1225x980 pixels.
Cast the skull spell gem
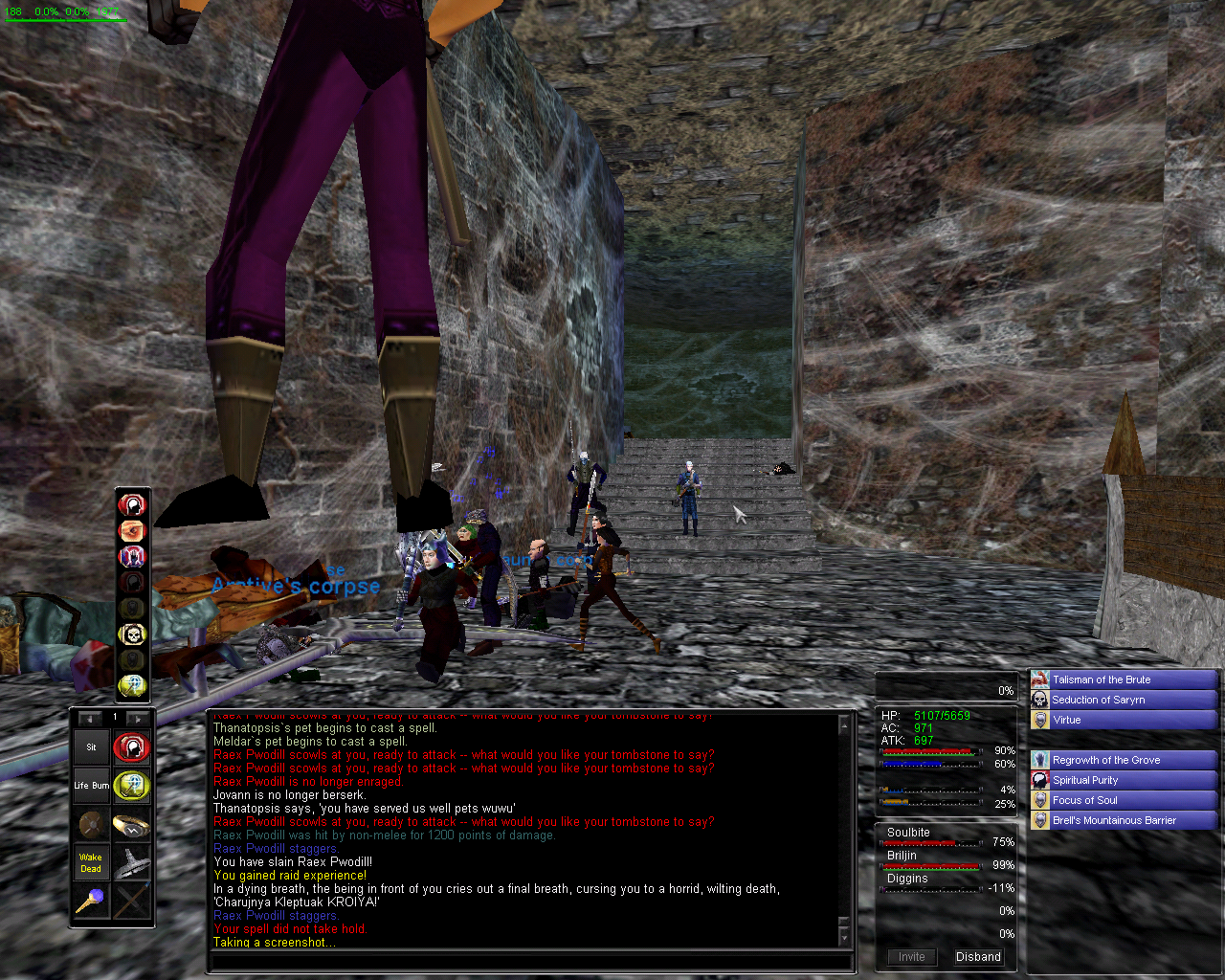(131, 634)
